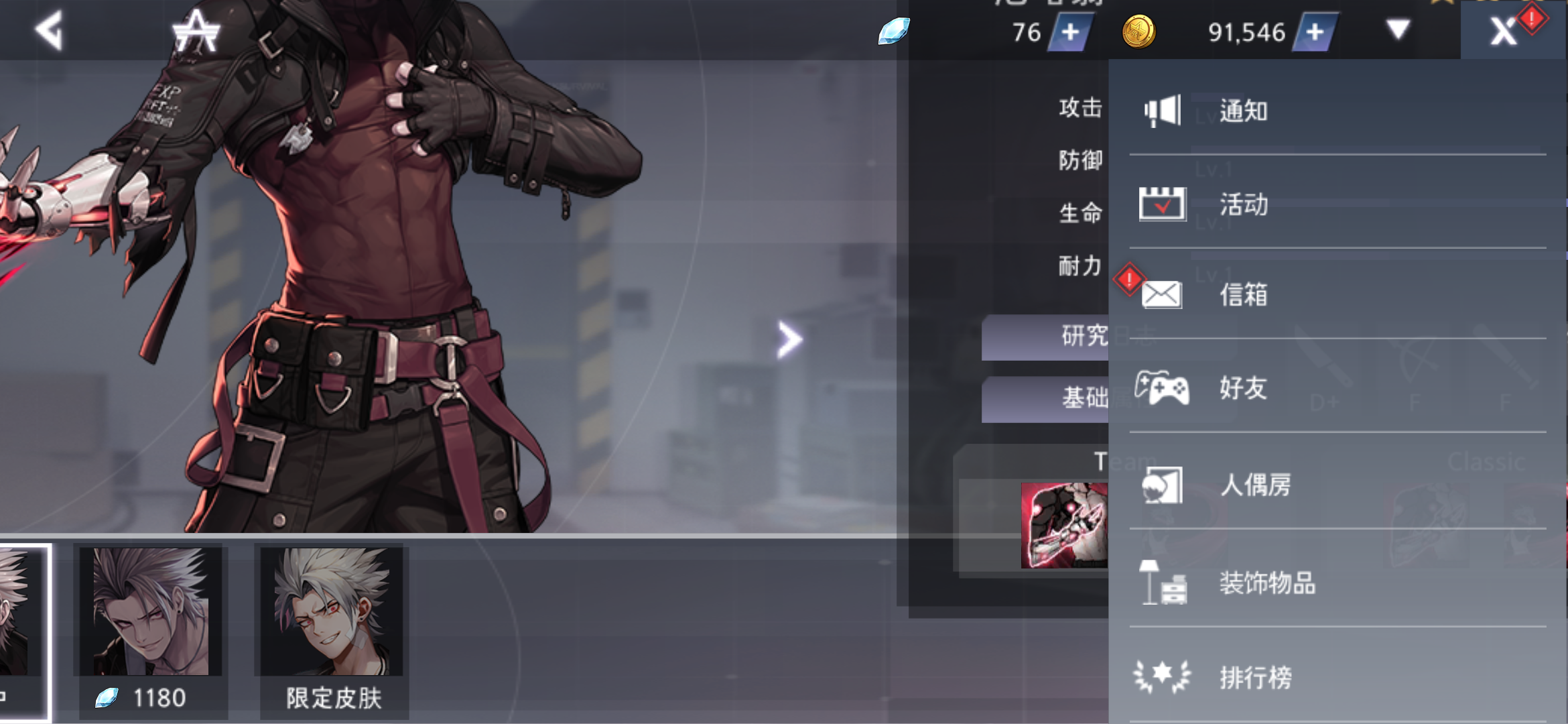Open 装饰物品 decoration items

(1266, 583)
